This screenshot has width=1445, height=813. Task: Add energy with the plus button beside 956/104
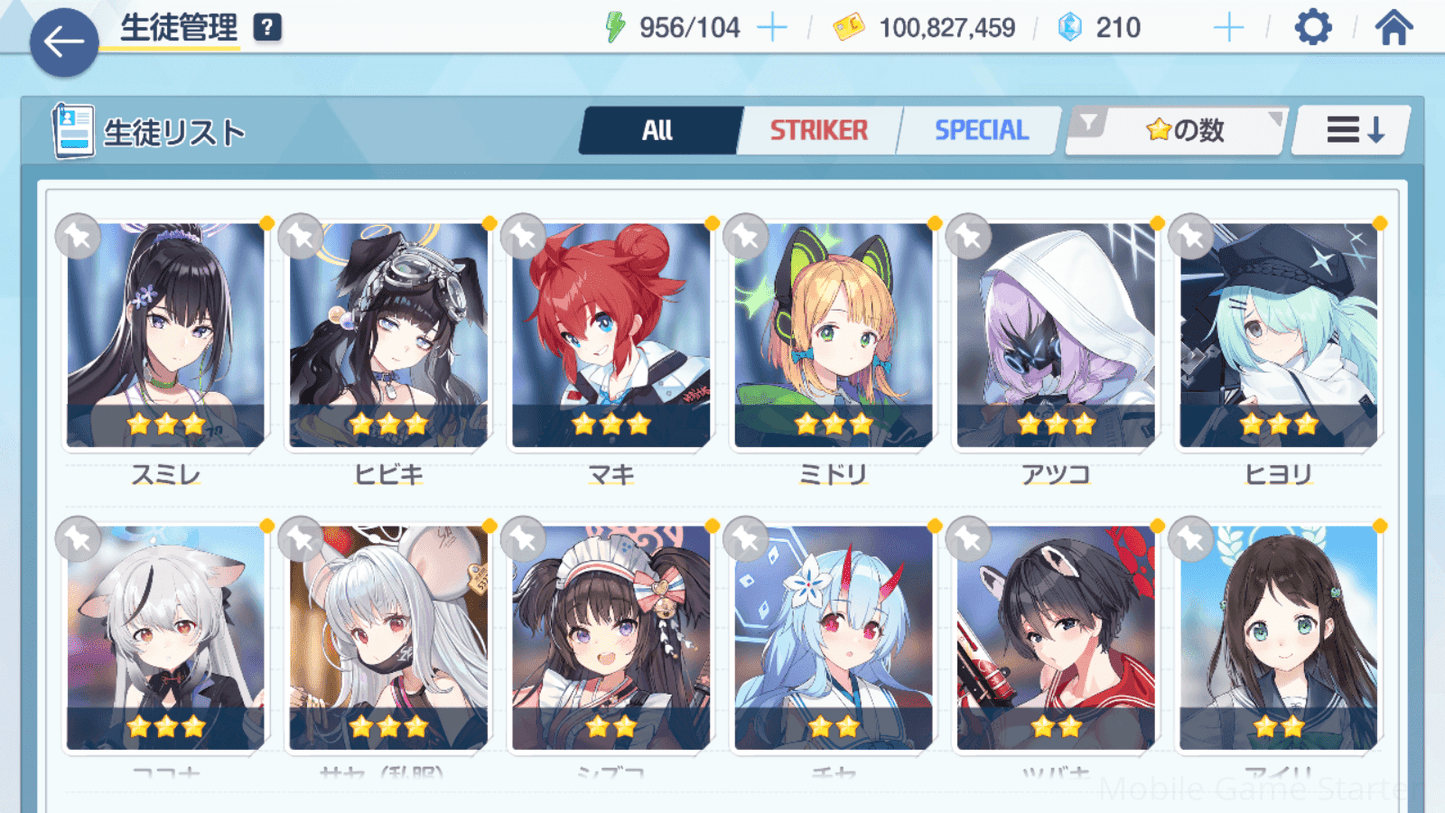click(x=772, y=28)
